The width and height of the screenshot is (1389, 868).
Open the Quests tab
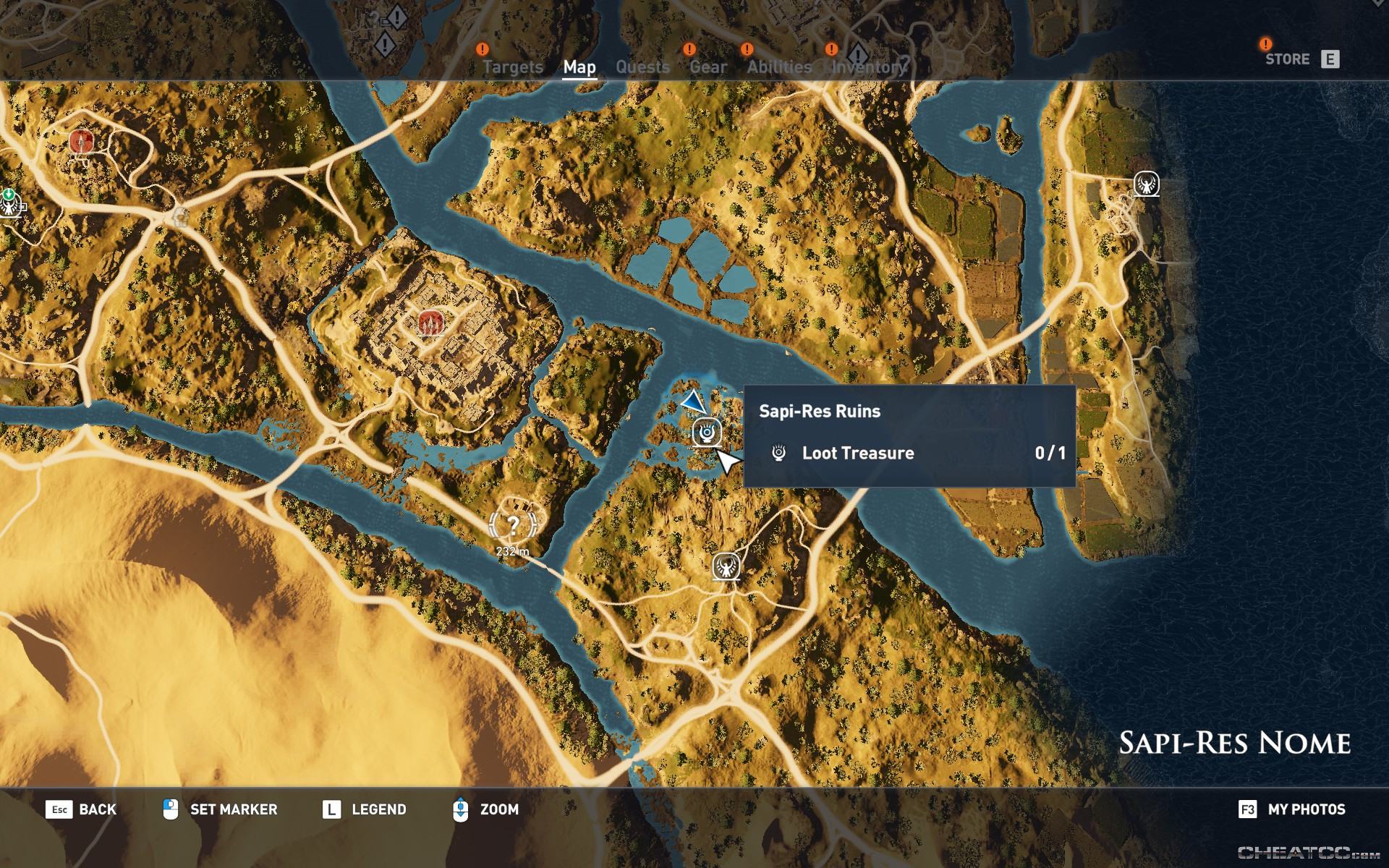[x=642, y=67]
